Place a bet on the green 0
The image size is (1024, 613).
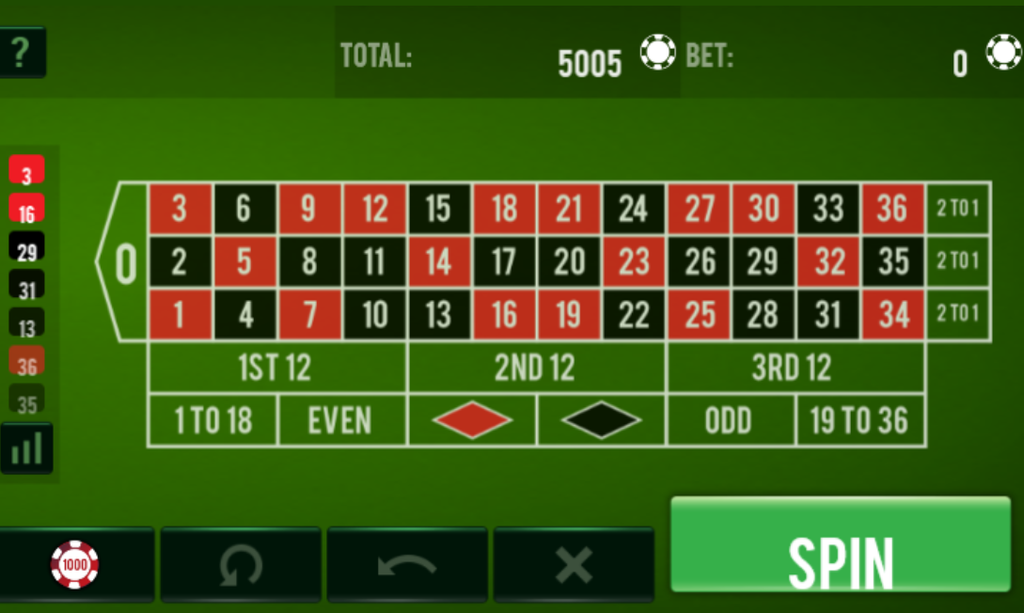point(124,262)
